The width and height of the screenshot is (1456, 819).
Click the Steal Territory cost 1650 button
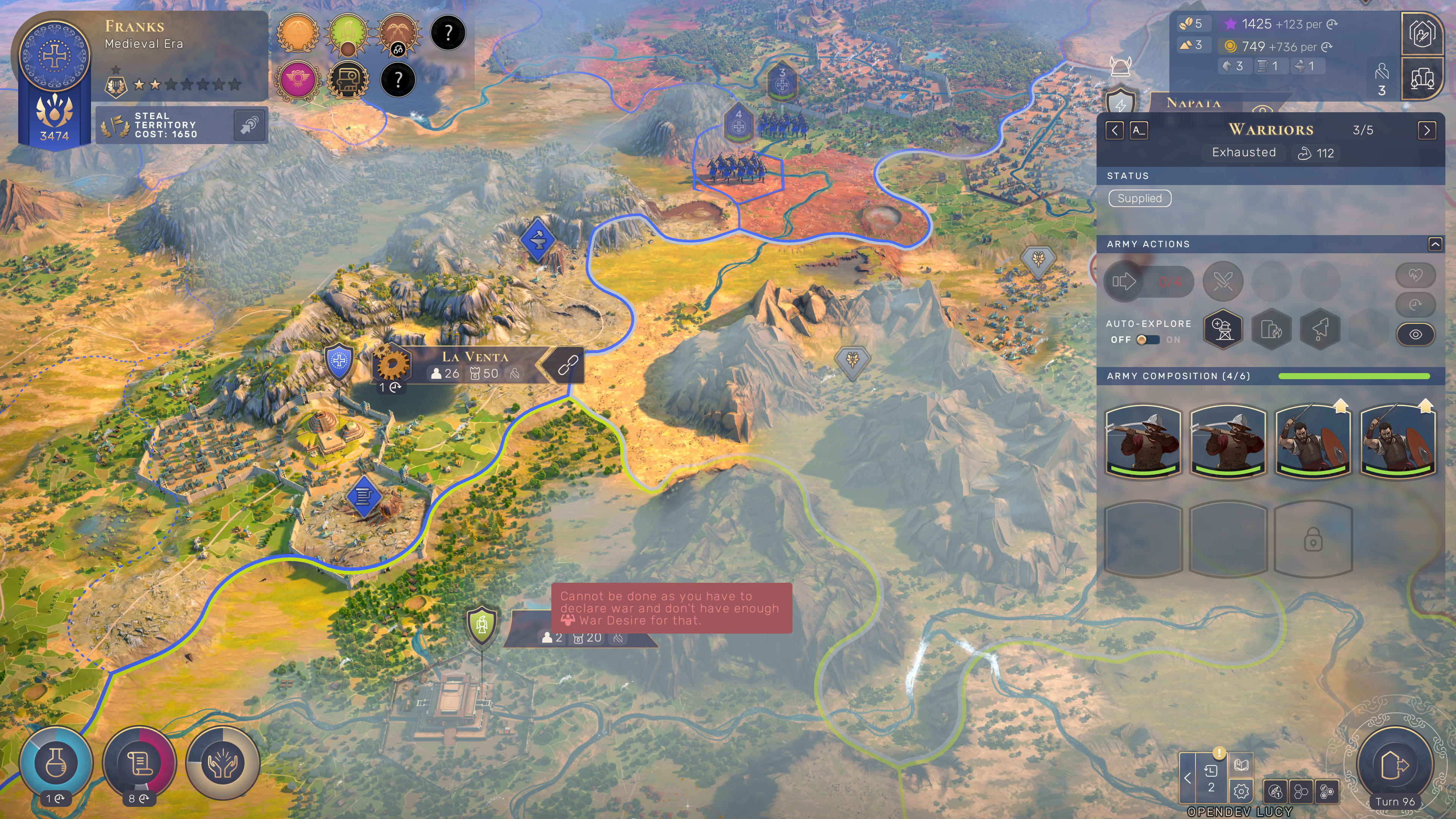point(181,125)
